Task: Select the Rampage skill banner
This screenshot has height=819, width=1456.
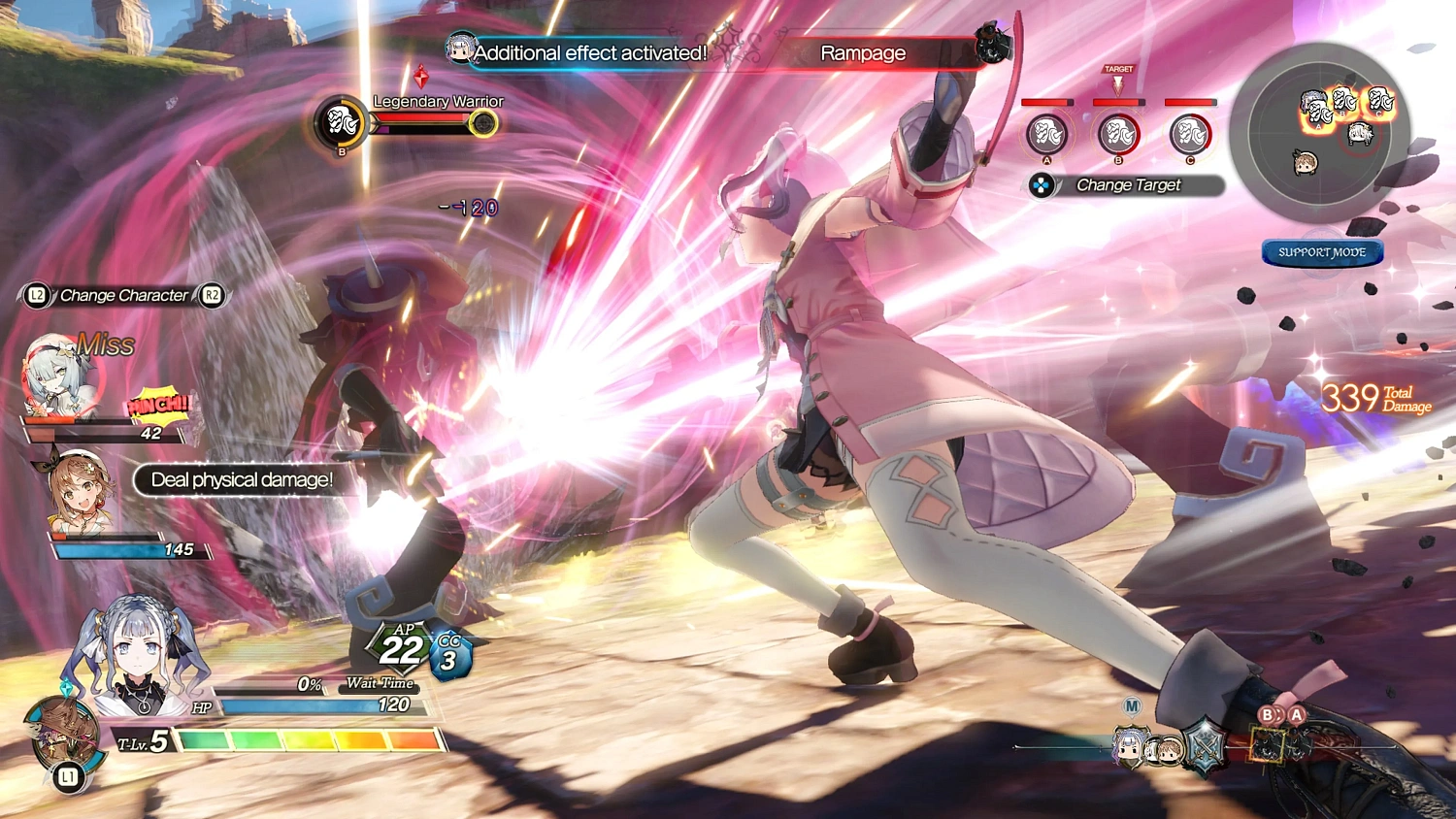Action: pos(862,53)
